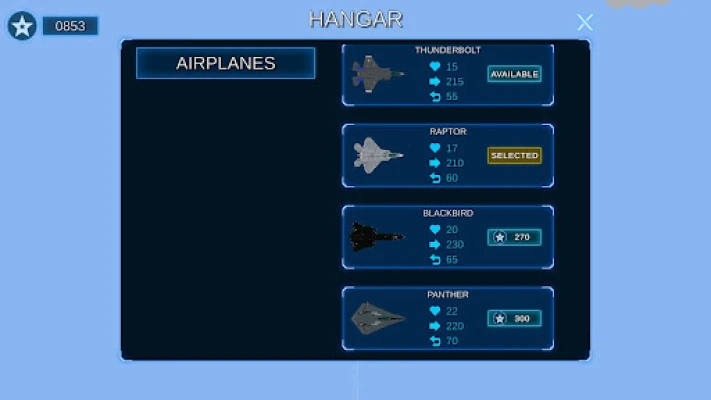Pick the Raptor airplane thumbnail
This screenshot has height=400, width=711.
click(x=378, y=155)
